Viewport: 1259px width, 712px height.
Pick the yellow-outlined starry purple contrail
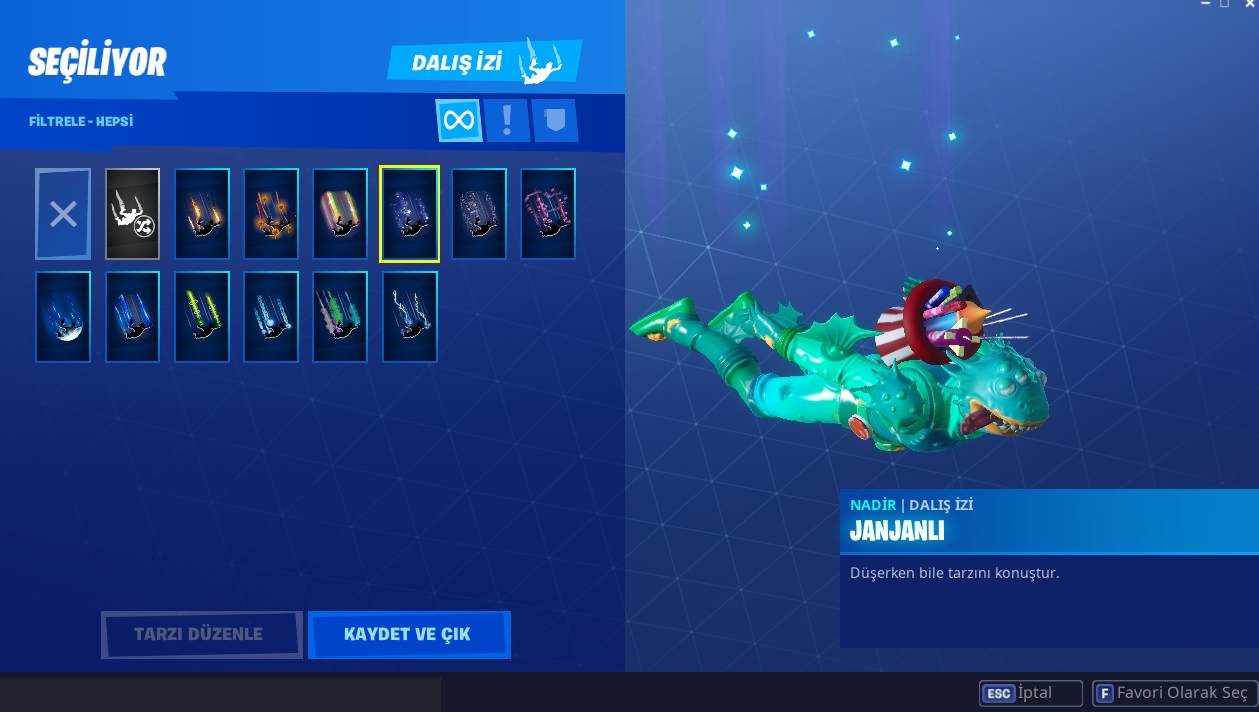pyautogui.click(x=409, y=214)
